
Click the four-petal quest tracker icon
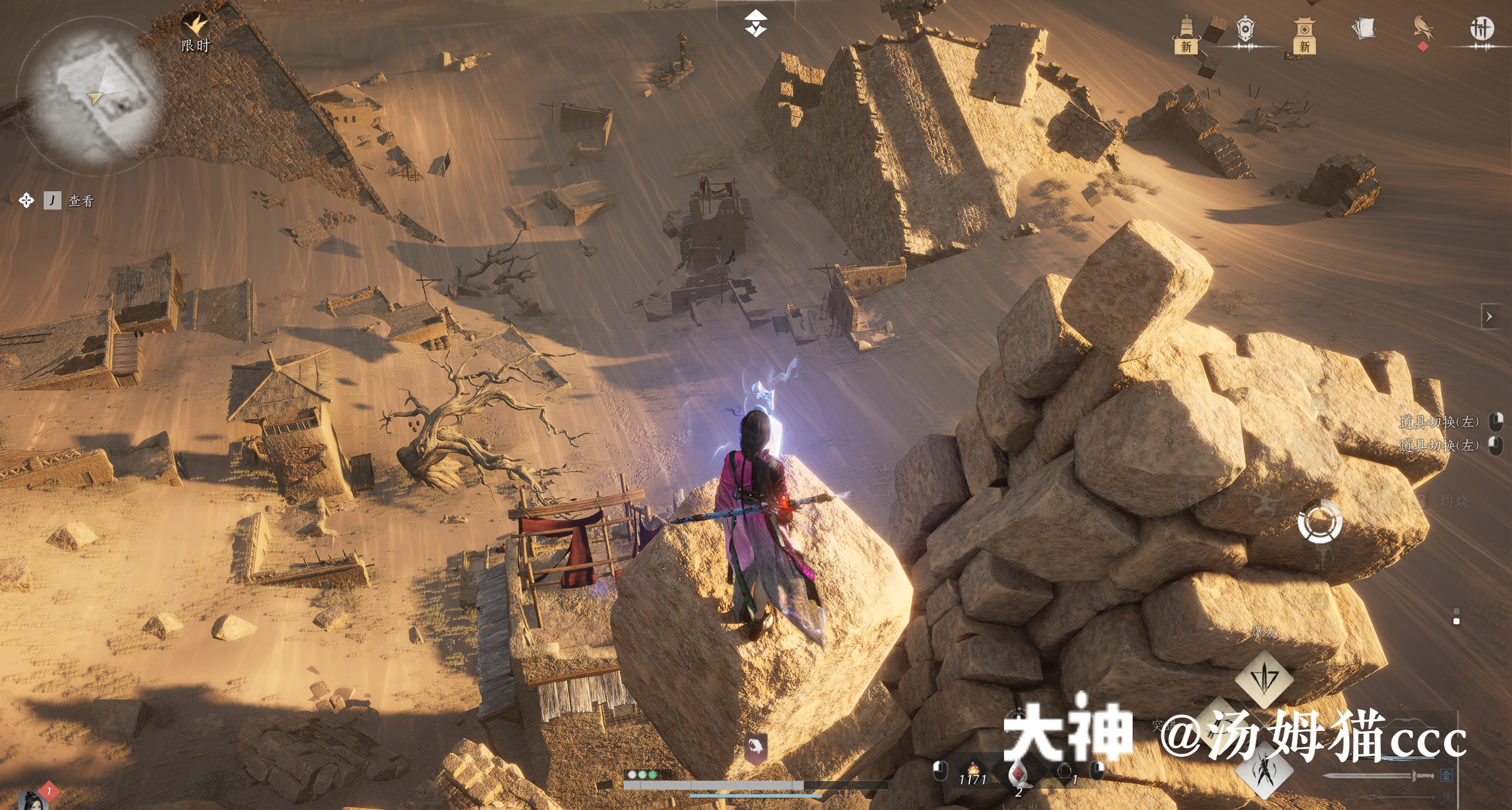point(26,201)
